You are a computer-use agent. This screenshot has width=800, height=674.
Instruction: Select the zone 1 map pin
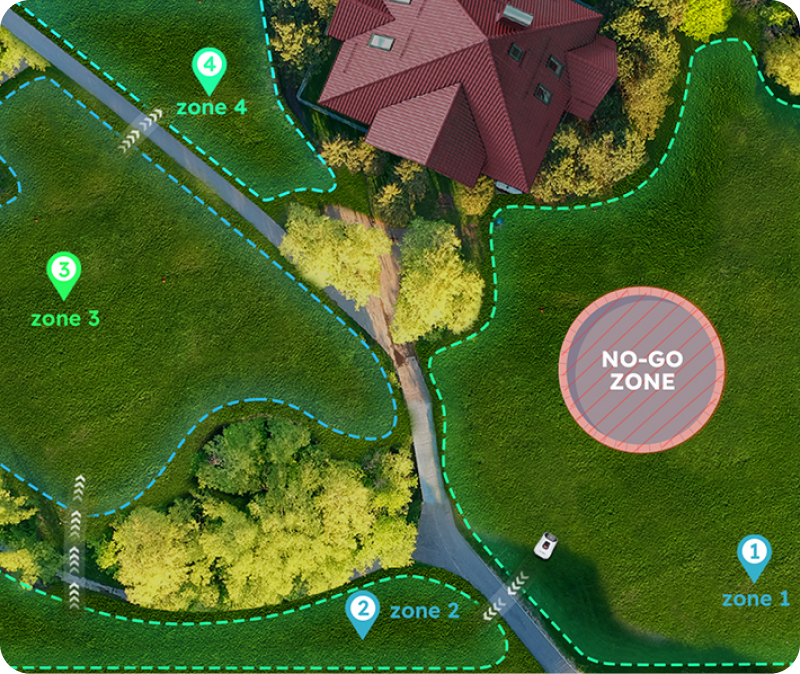(753, 554)
